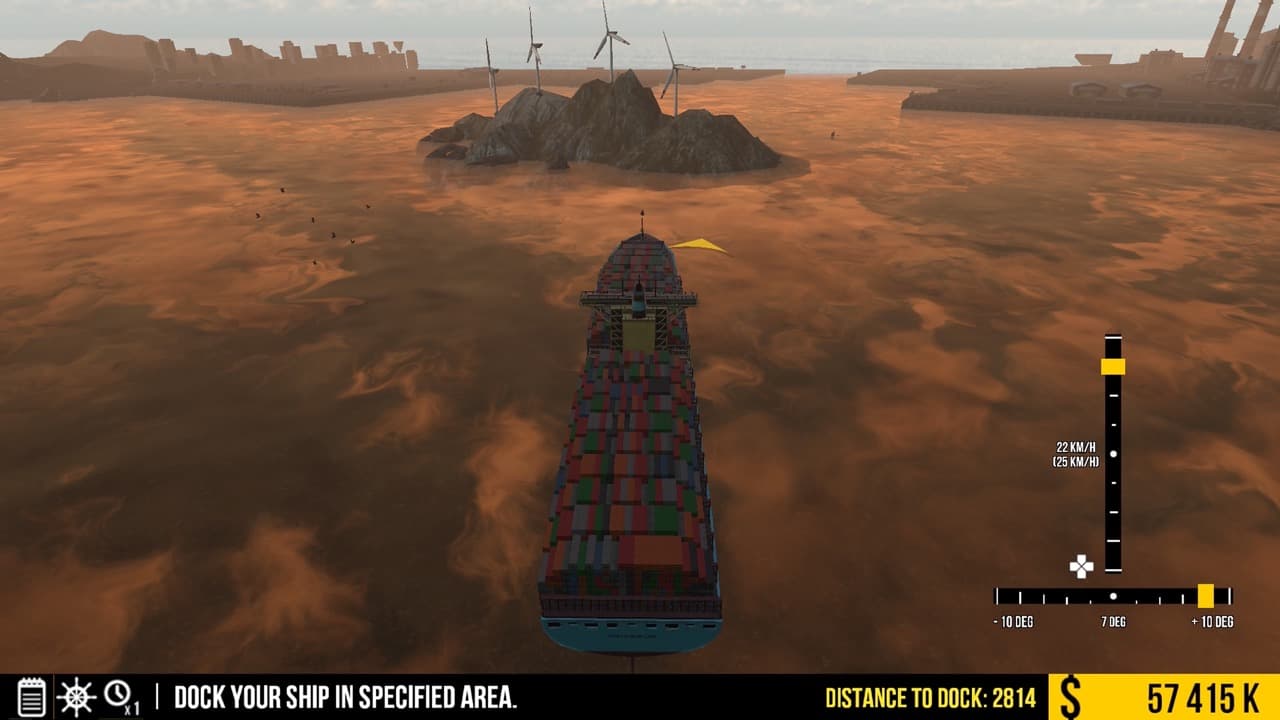The width and height of the screenshot is (1280, 720).
Task: Center the rudder at the middle dot
Action: point(1113,596)
